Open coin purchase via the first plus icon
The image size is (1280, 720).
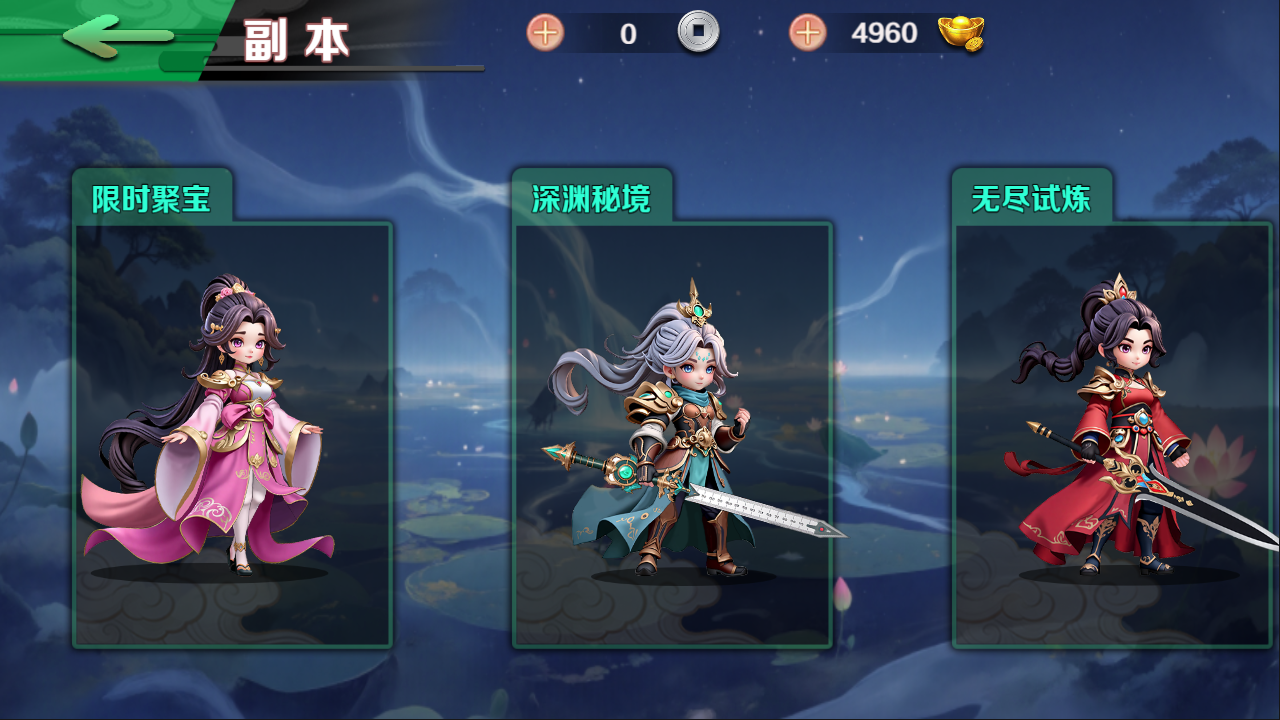tap(543, 32)
